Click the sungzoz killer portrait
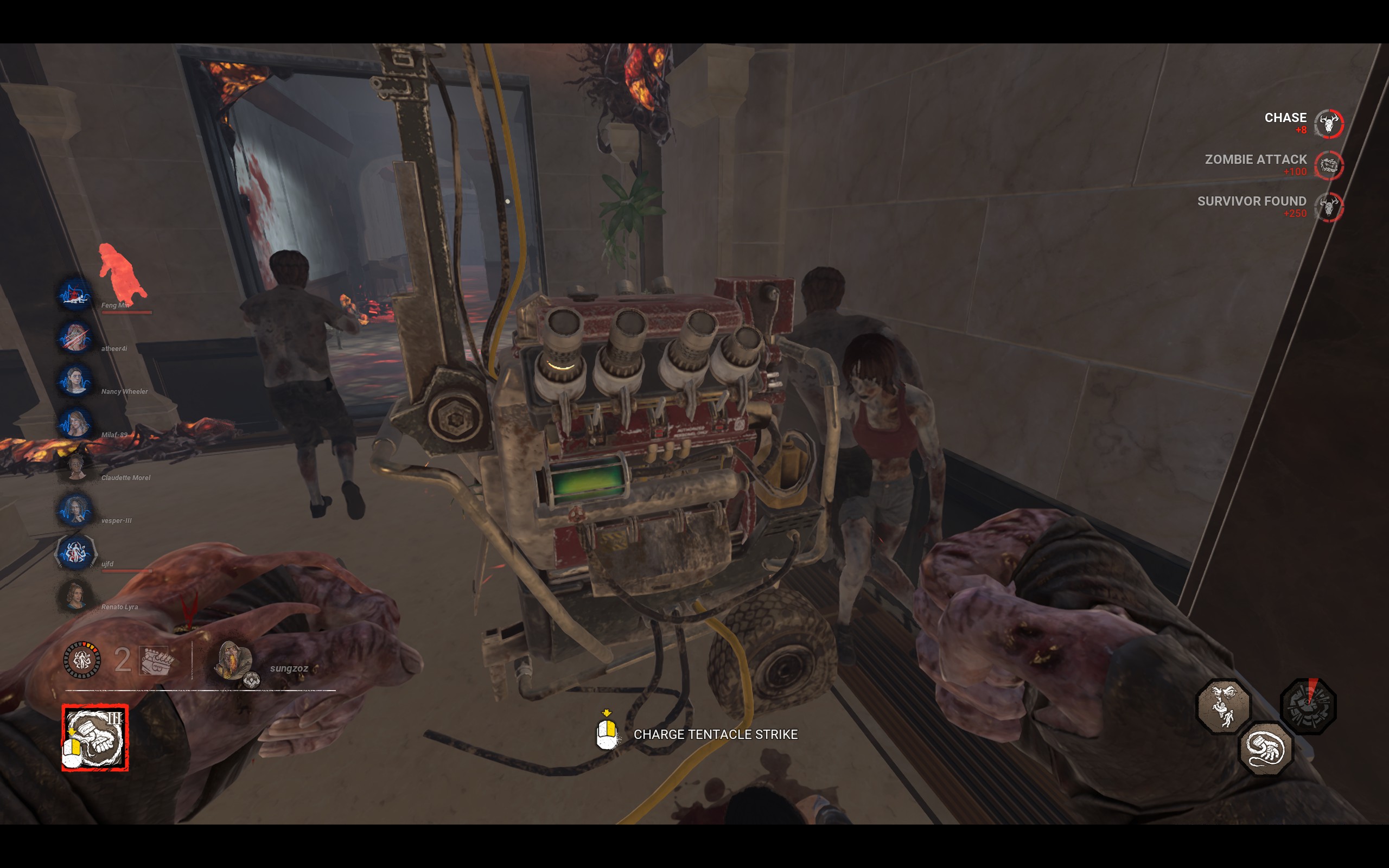The width and height of the screenshot is (1389, 868). coord(234,661)
